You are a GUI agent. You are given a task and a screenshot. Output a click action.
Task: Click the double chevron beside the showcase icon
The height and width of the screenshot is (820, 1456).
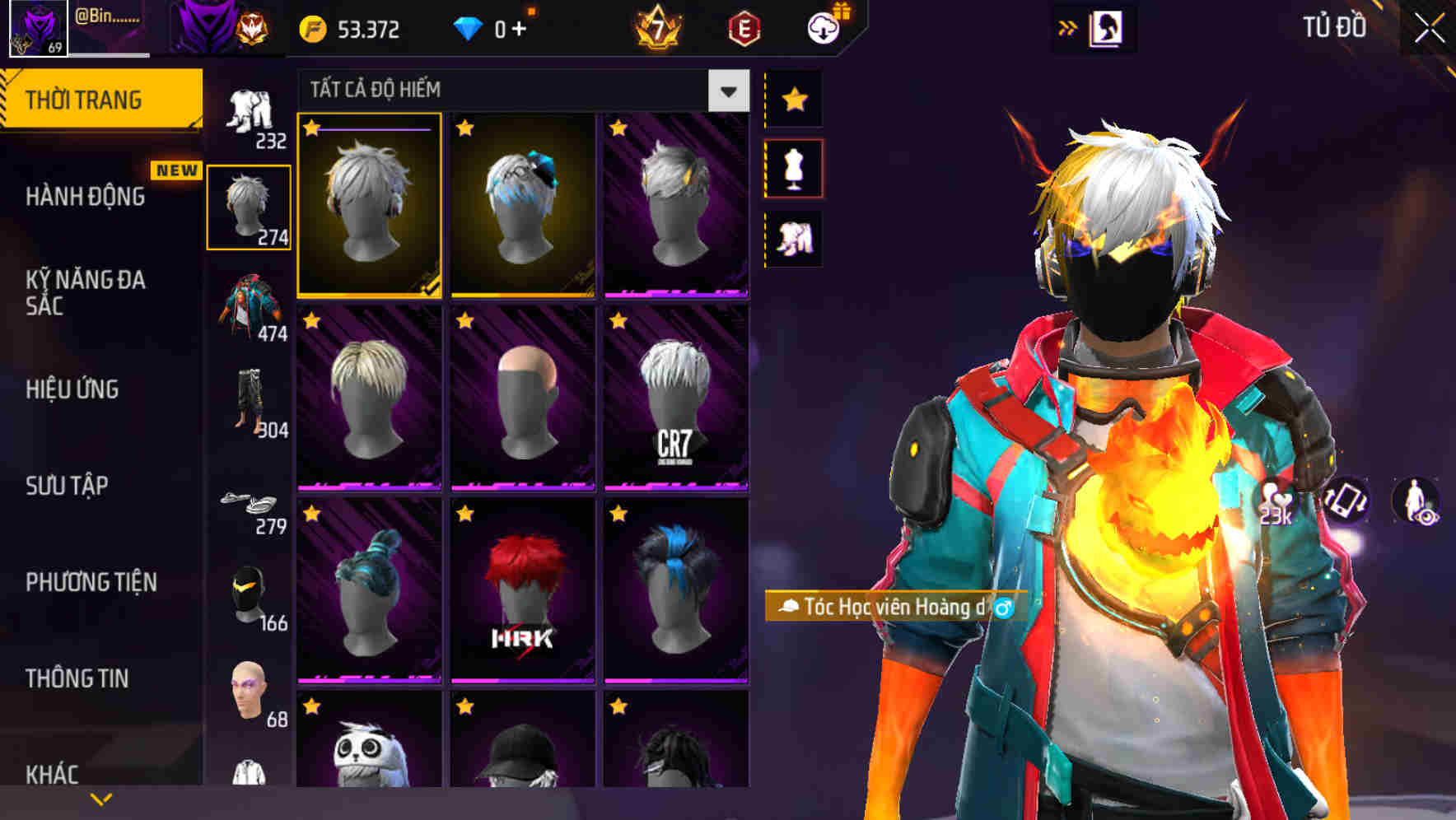tap(1068, 27)
